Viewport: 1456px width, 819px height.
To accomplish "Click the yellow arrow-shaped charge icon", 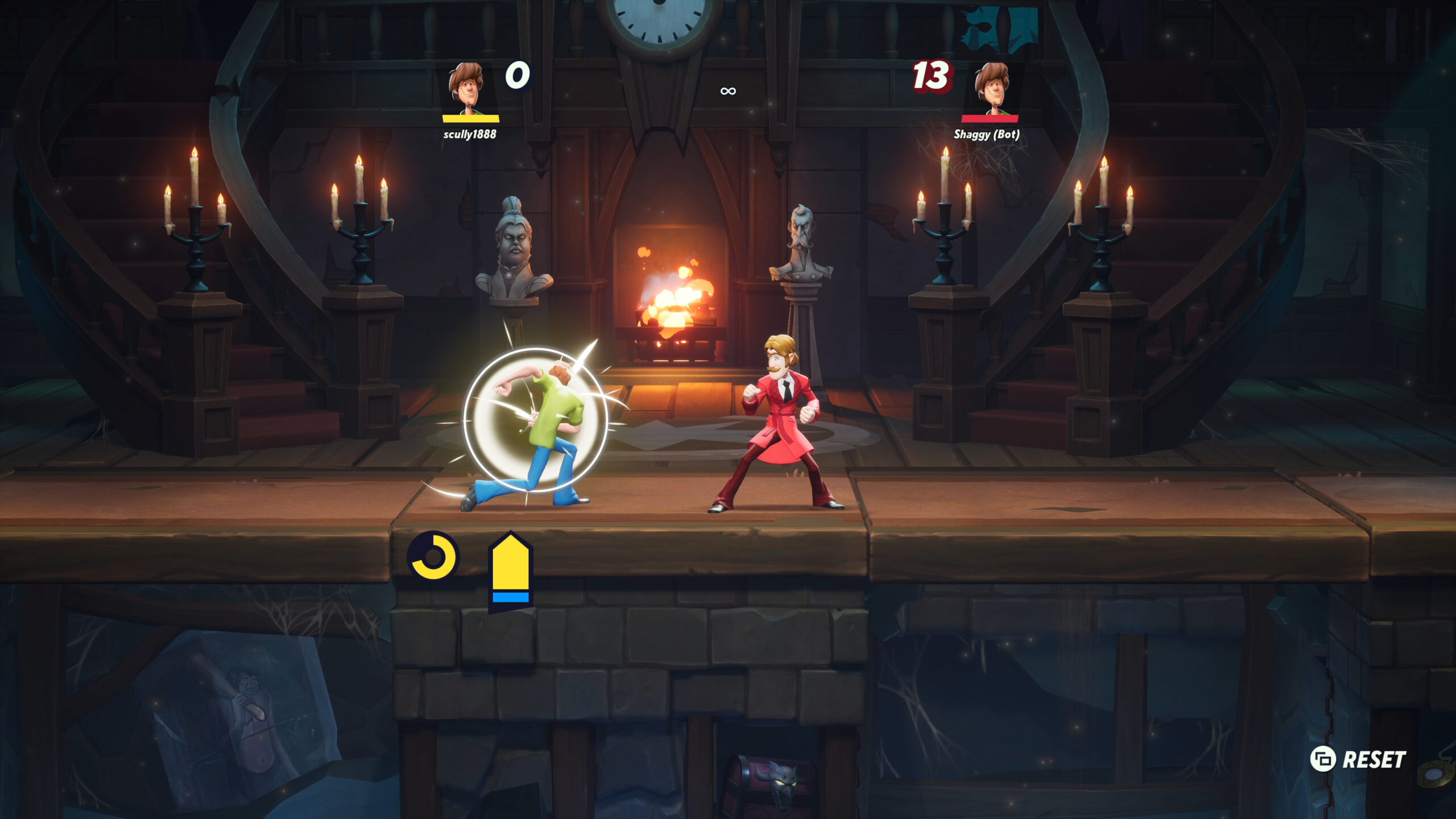I will click(510, 569).
